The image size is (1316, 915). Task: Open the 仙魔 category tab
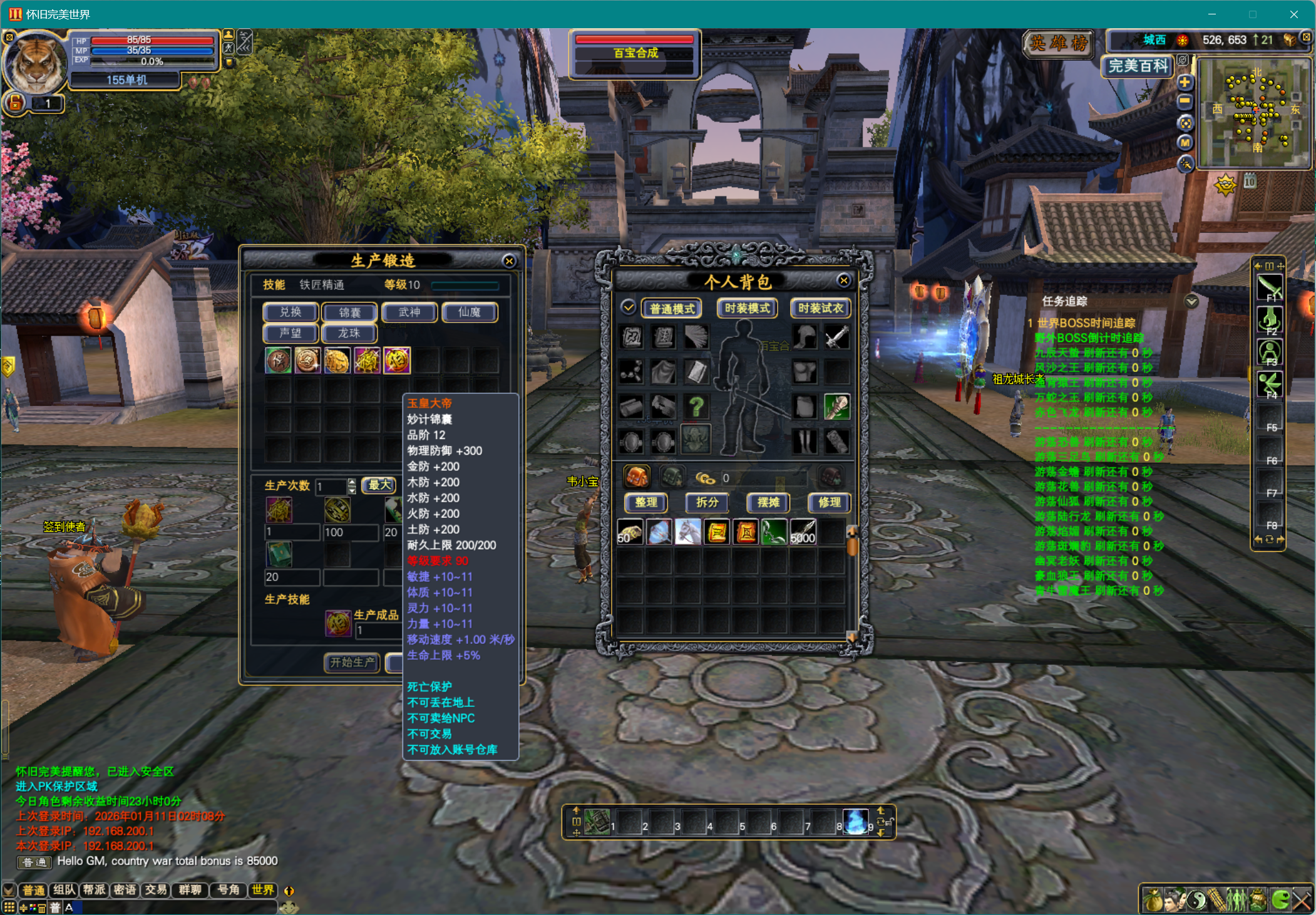(469, 312)
